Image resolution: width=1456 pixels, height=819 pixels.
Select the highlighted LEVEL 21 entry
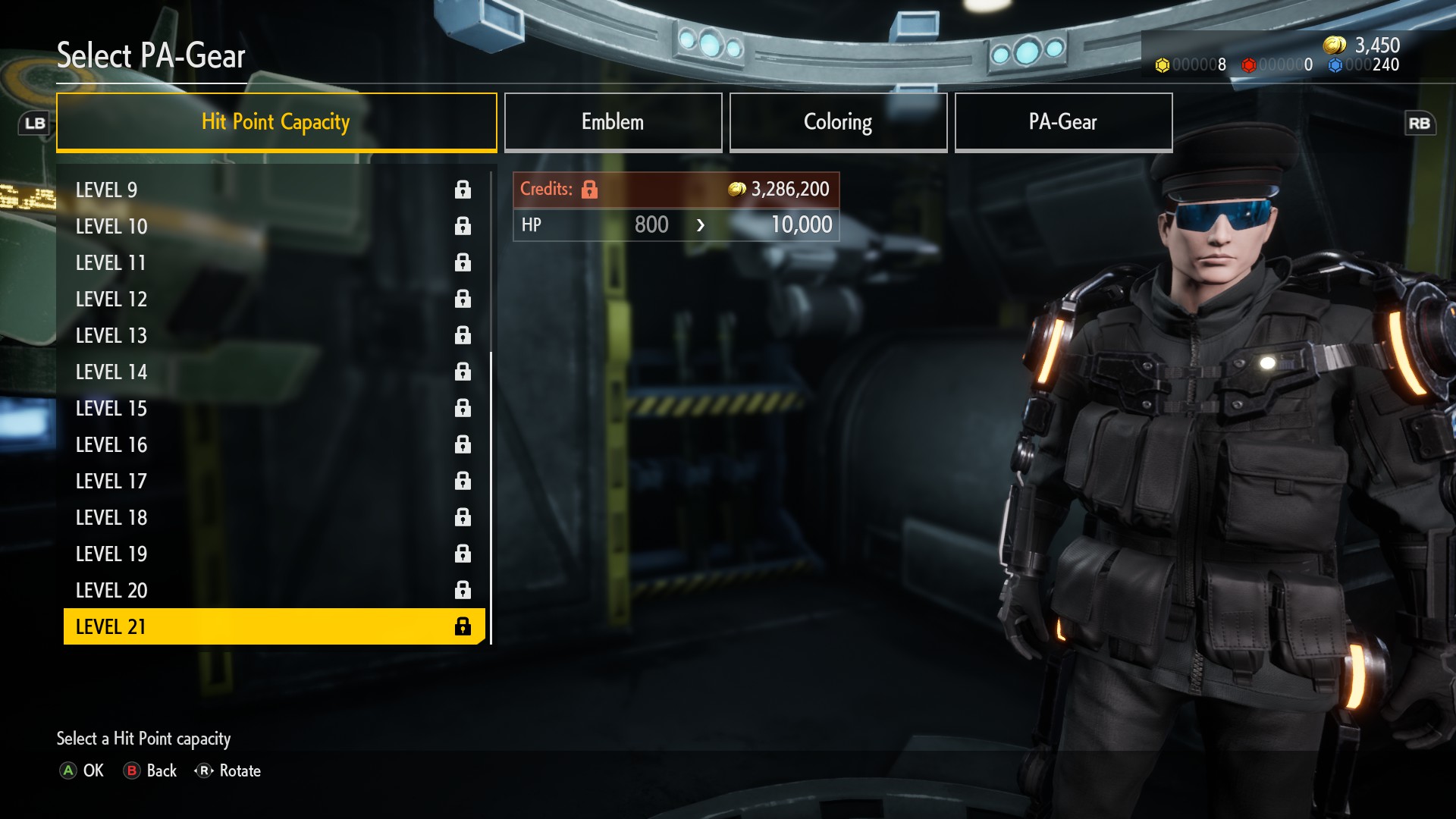click(x=273, y=626)
